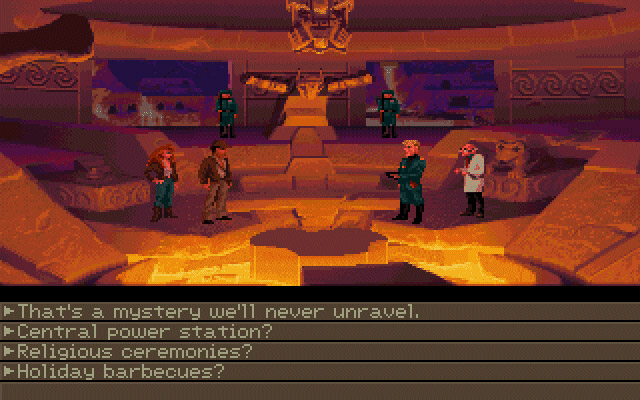
Task: Choose "That's a mystery we'll never unravel." reply
Action: [218, 311]
